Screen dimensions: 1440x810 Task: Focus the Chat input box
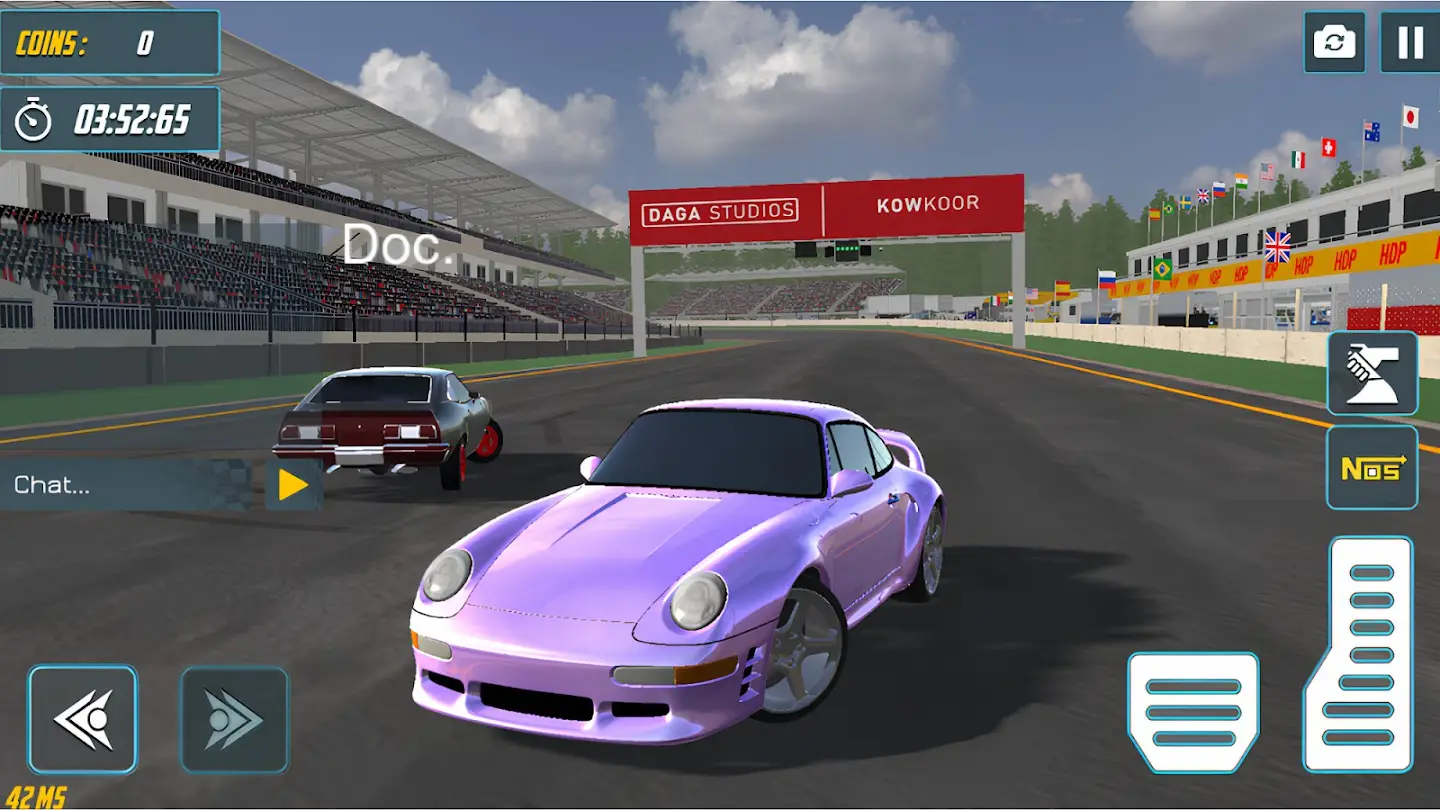[130, 485]
